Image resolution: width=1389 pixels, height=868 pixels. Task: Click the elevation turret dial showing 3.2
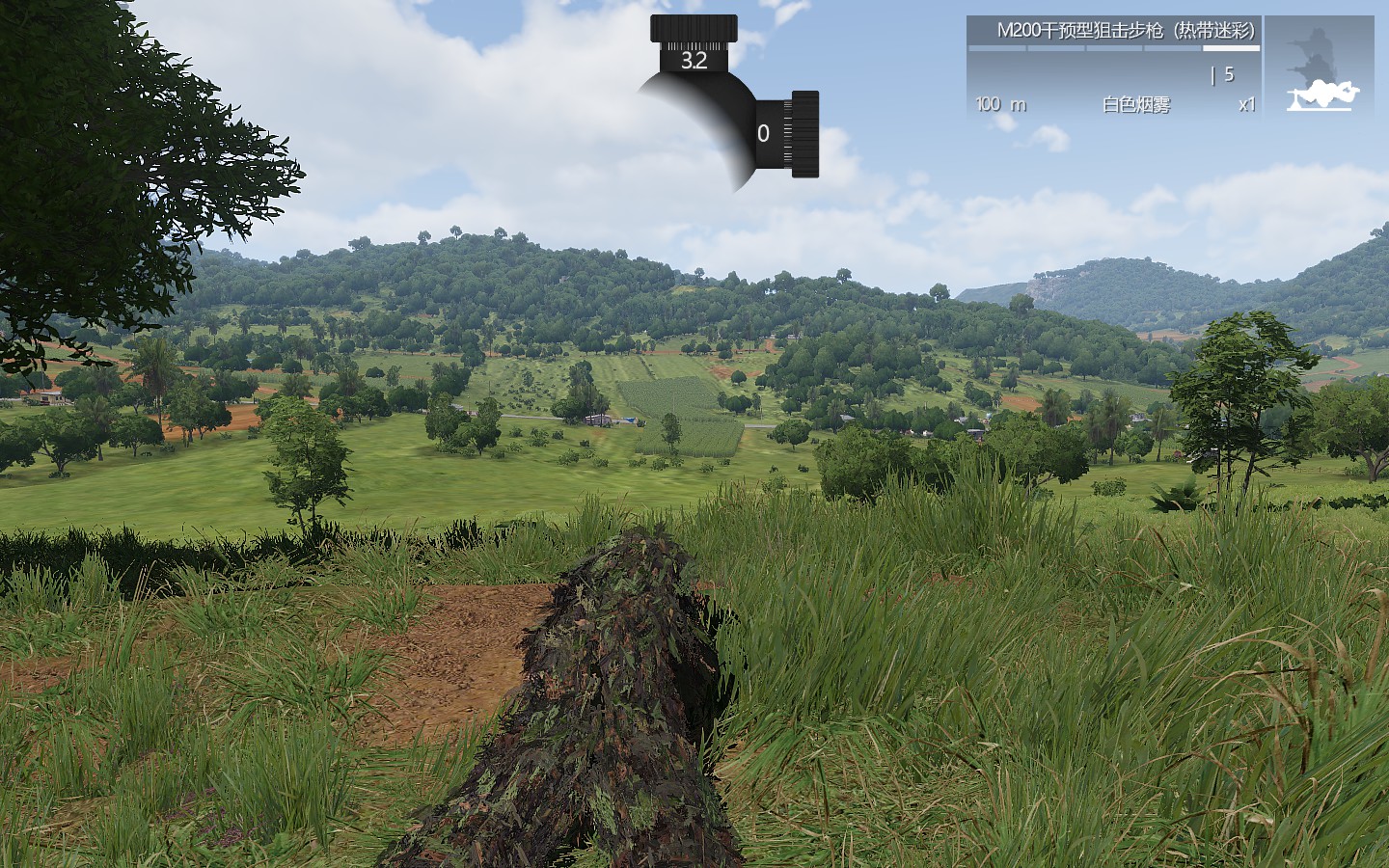tap(694, 45)
